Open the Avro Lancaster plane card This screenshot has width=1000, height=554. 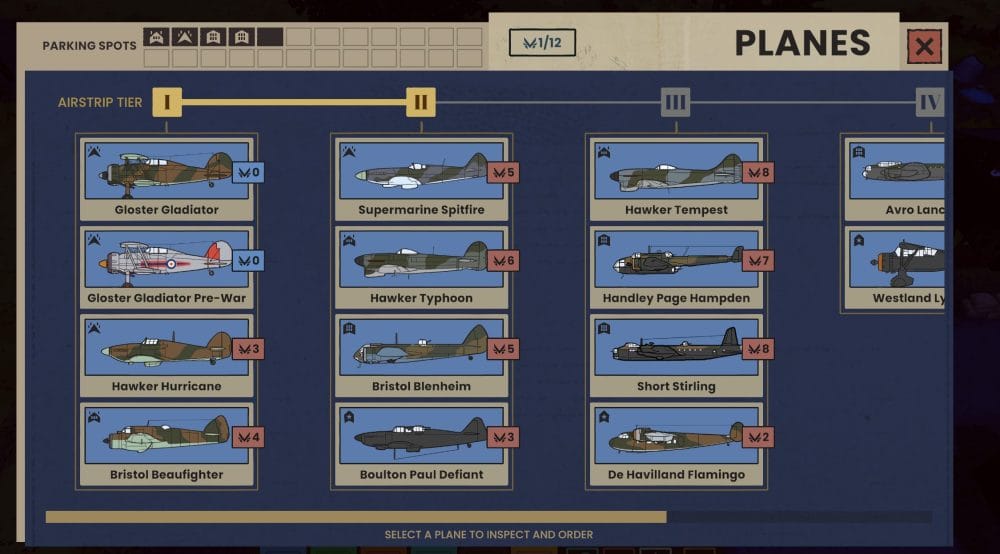pyautogui.click(x=897, y=179)
